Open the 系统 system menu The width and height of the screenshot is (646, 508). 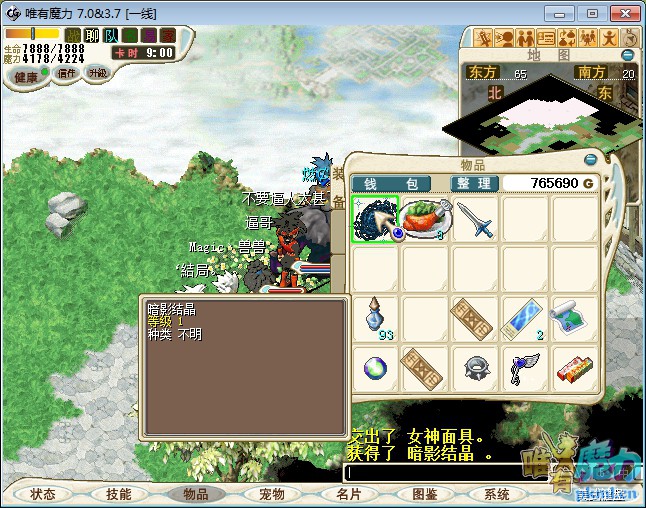497,494
